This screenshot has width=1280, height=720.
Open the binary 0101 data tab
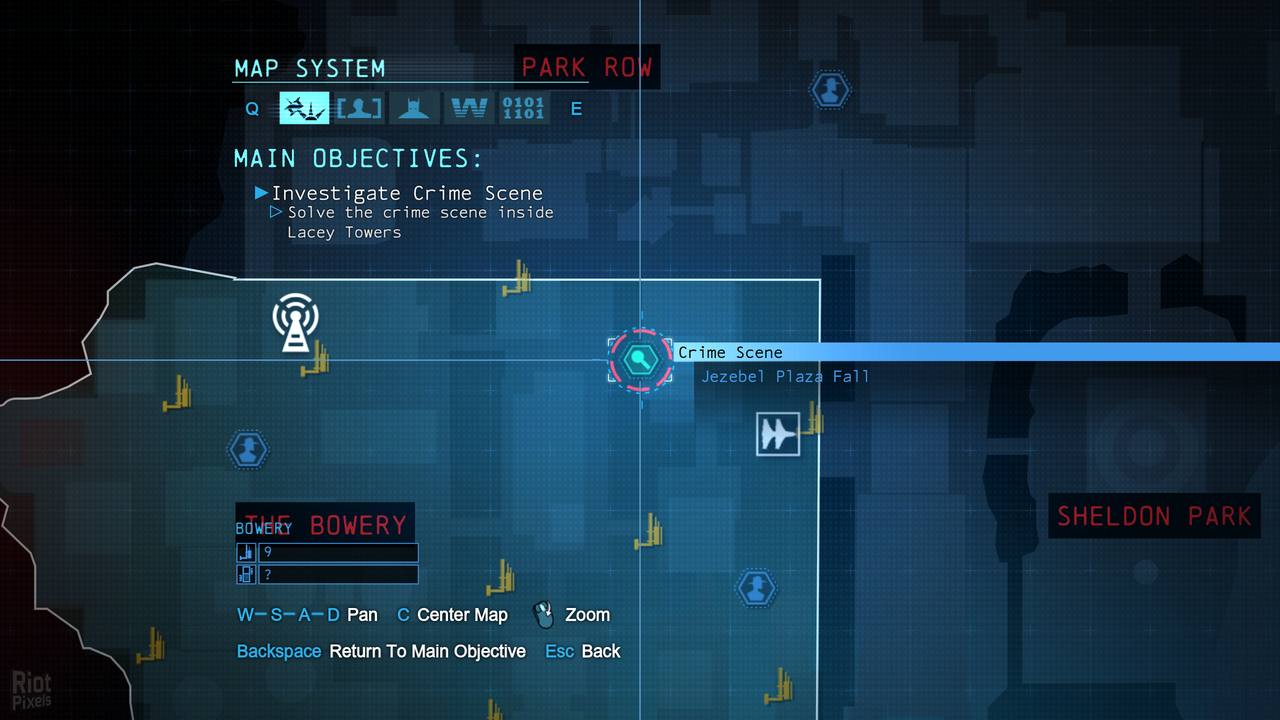click(523, 108)
